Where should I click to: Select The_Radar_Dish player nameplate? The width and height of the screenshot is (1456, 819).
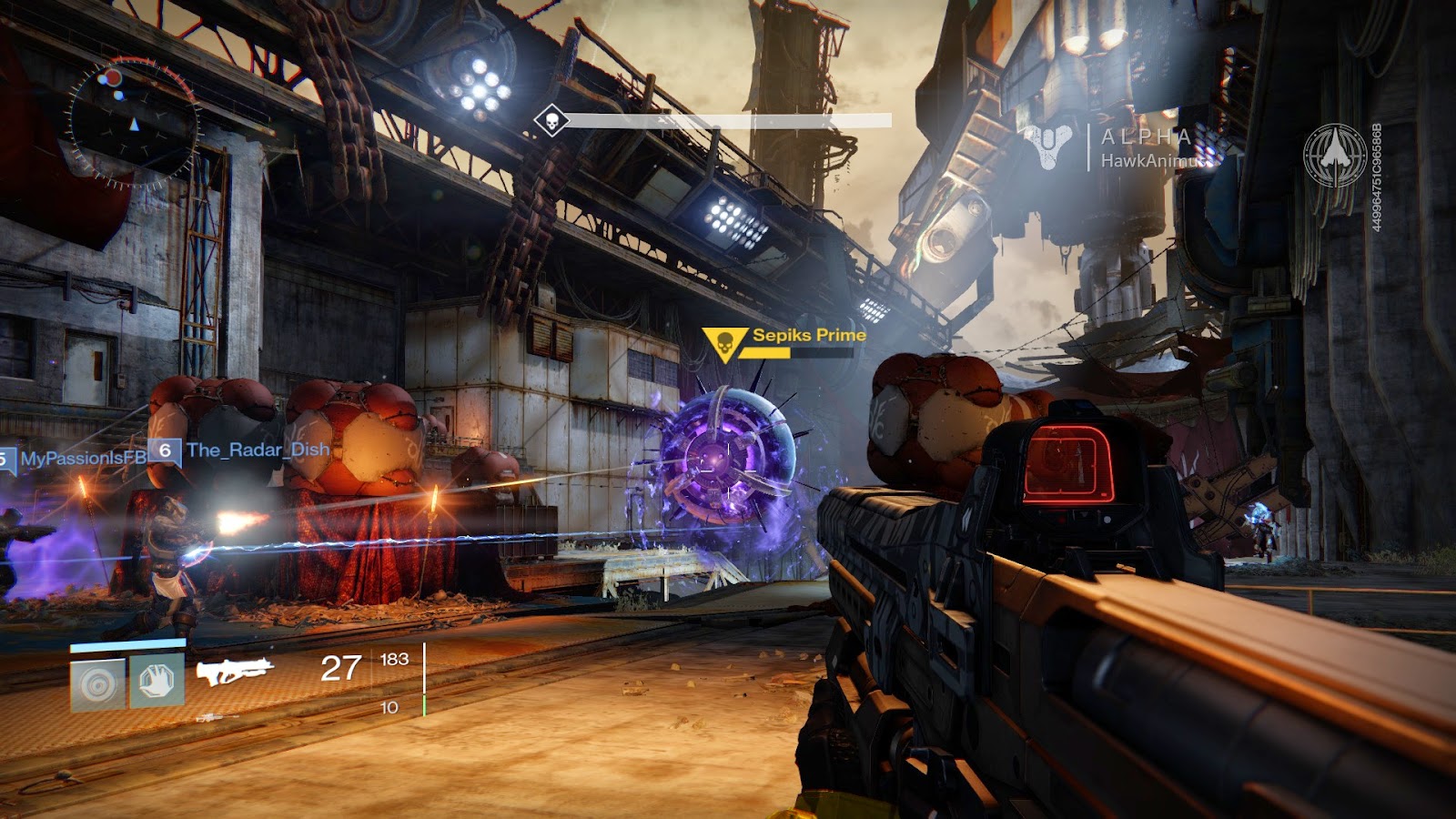[x=257, y=450]
